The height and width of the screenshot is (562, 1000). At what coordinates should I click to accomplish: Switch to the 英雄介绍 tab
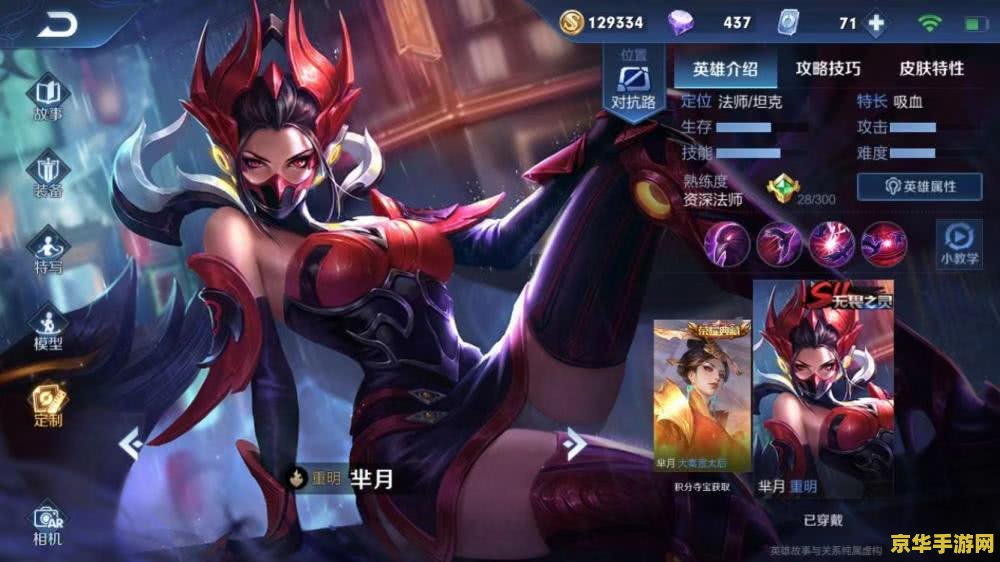(x=725, y=69)
